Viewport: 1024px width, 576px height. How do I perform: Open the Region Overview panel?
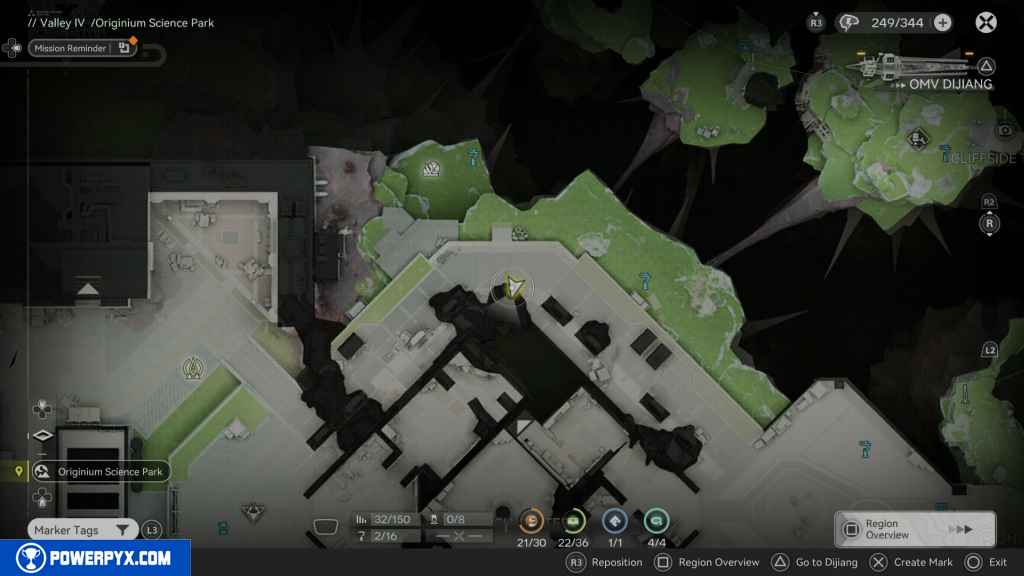tap(914, 529)
